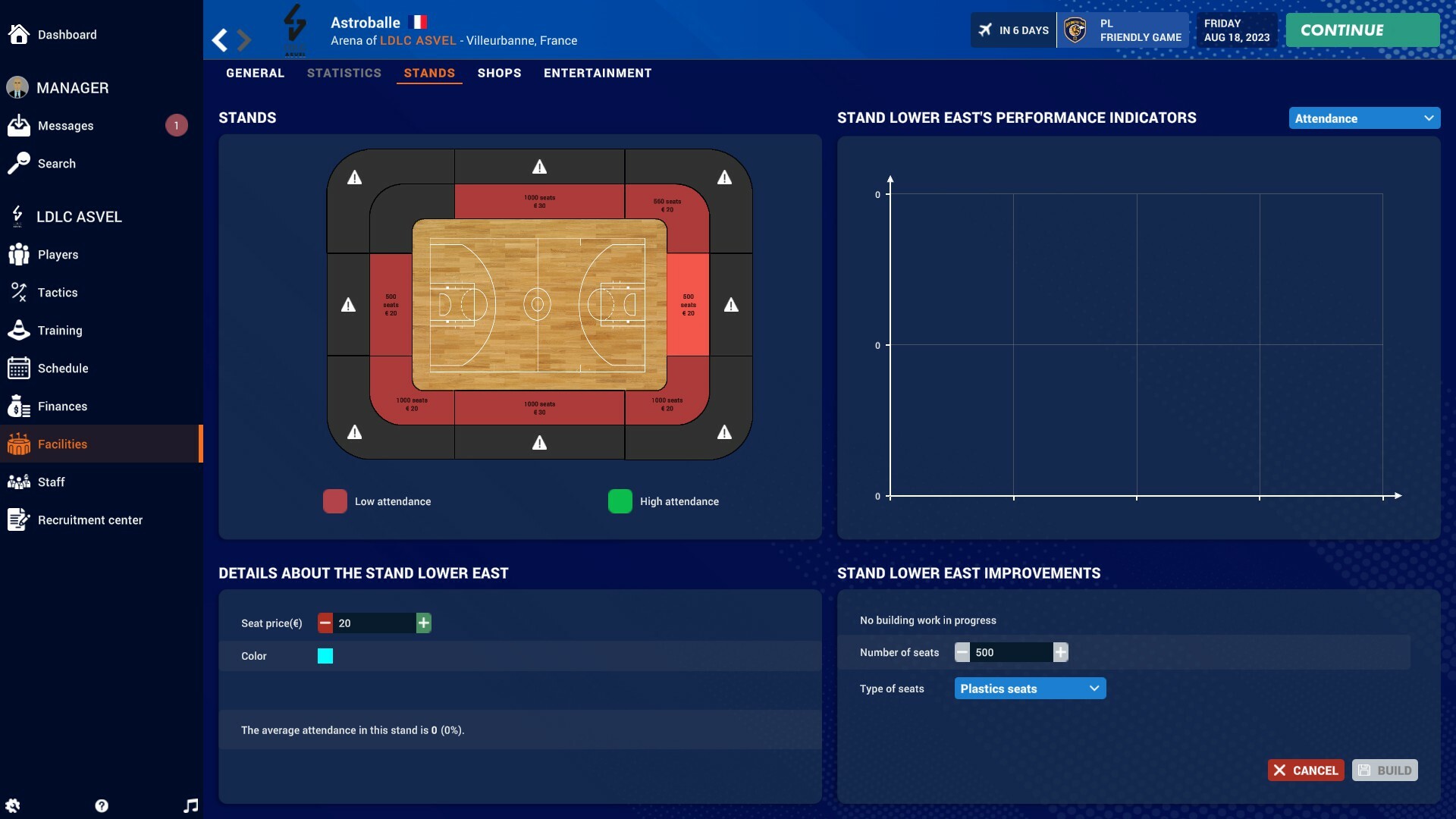Screen dimensions: 1456x819
Task: Click the warning triangle on the top stand
Action: tap(539, 168)
